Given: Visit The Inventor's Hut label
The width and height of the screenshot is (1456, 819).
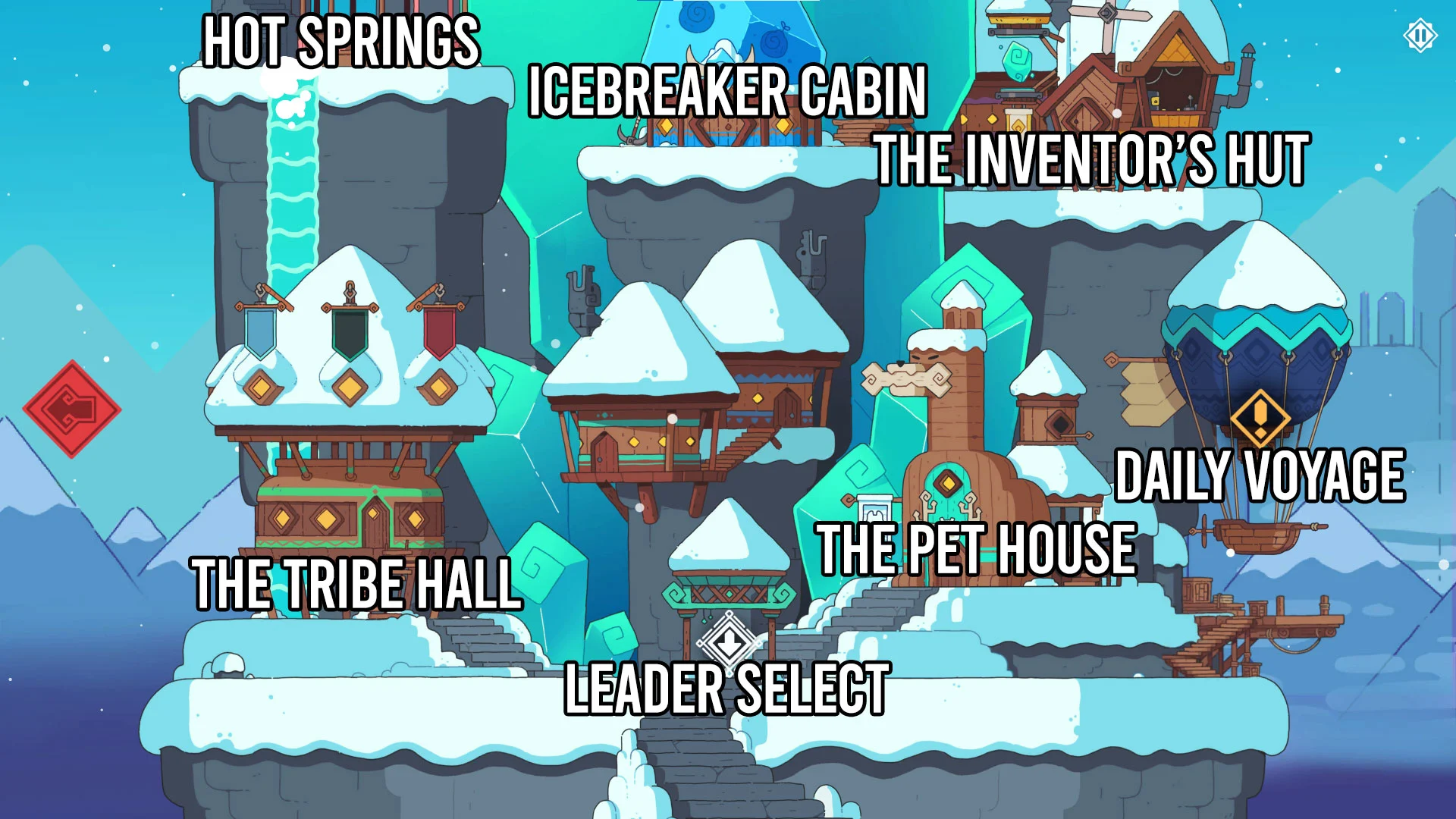Looking at the screenshot, I should [1091, 160].
